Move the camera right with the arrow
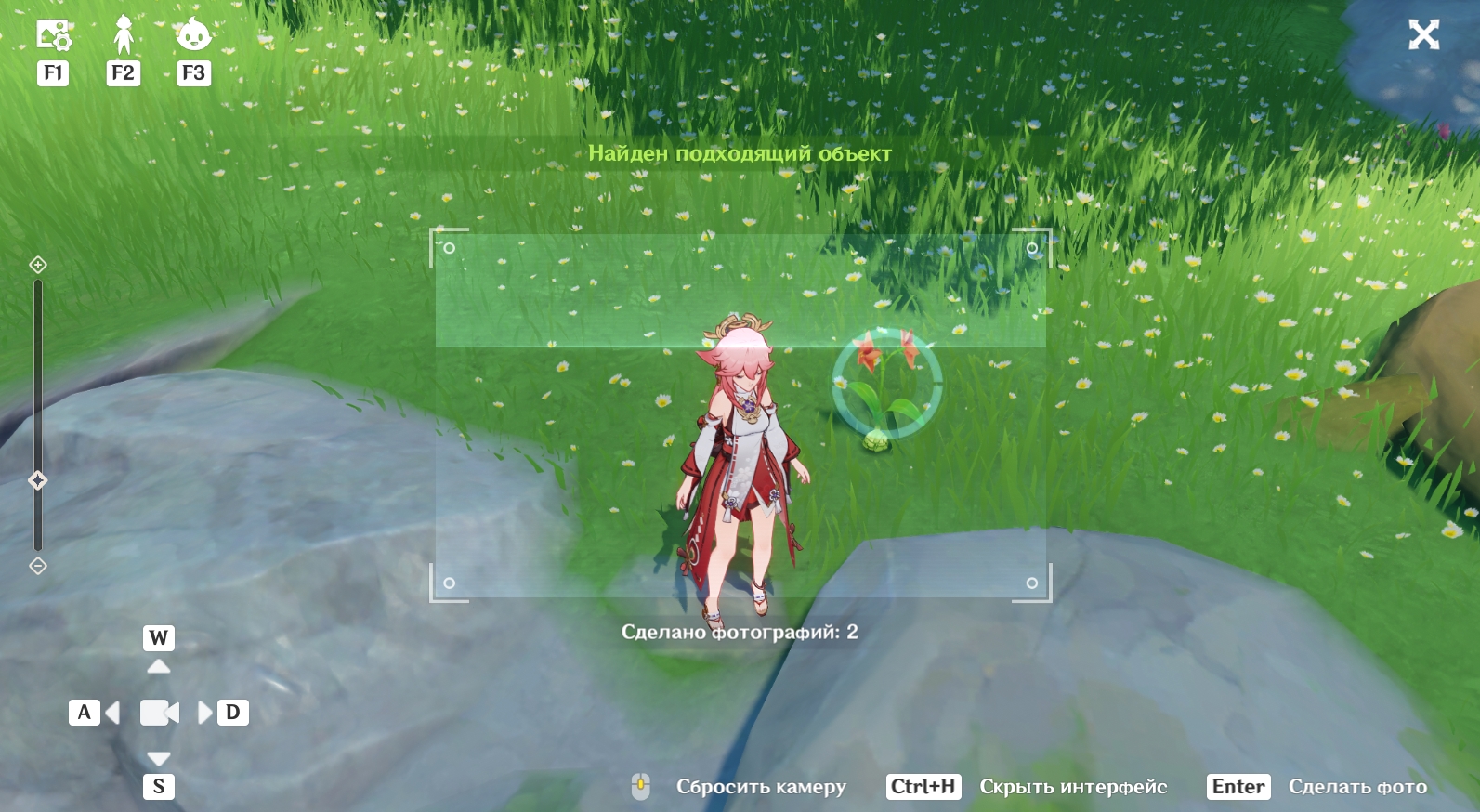Screen dimensions: 1480x812 click(x=205, y=713)
